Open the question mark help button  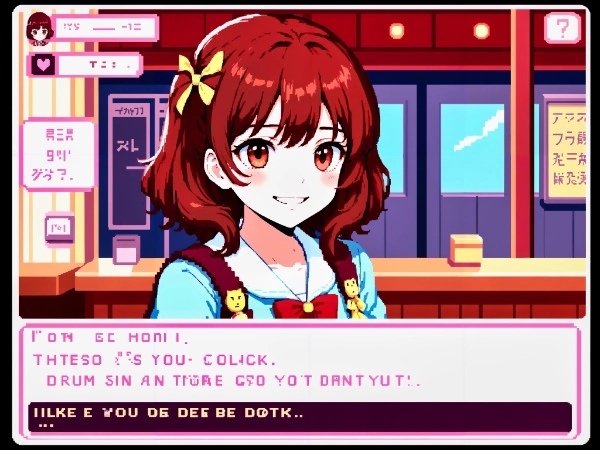(x=562, y=27)
